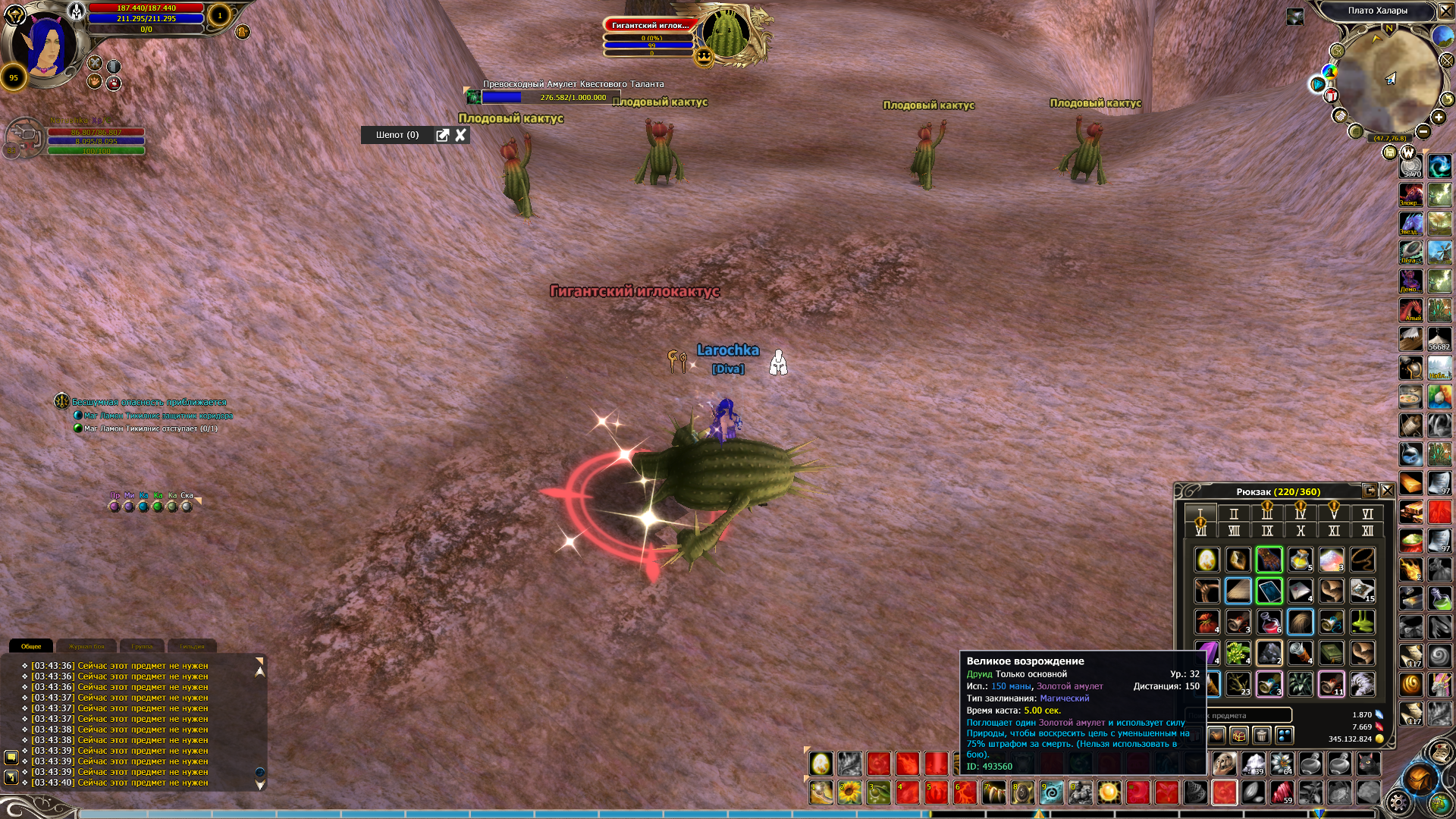Open the gear settings button
The width and height of the screenshot is (1456, 819).
coord(1398,802)
